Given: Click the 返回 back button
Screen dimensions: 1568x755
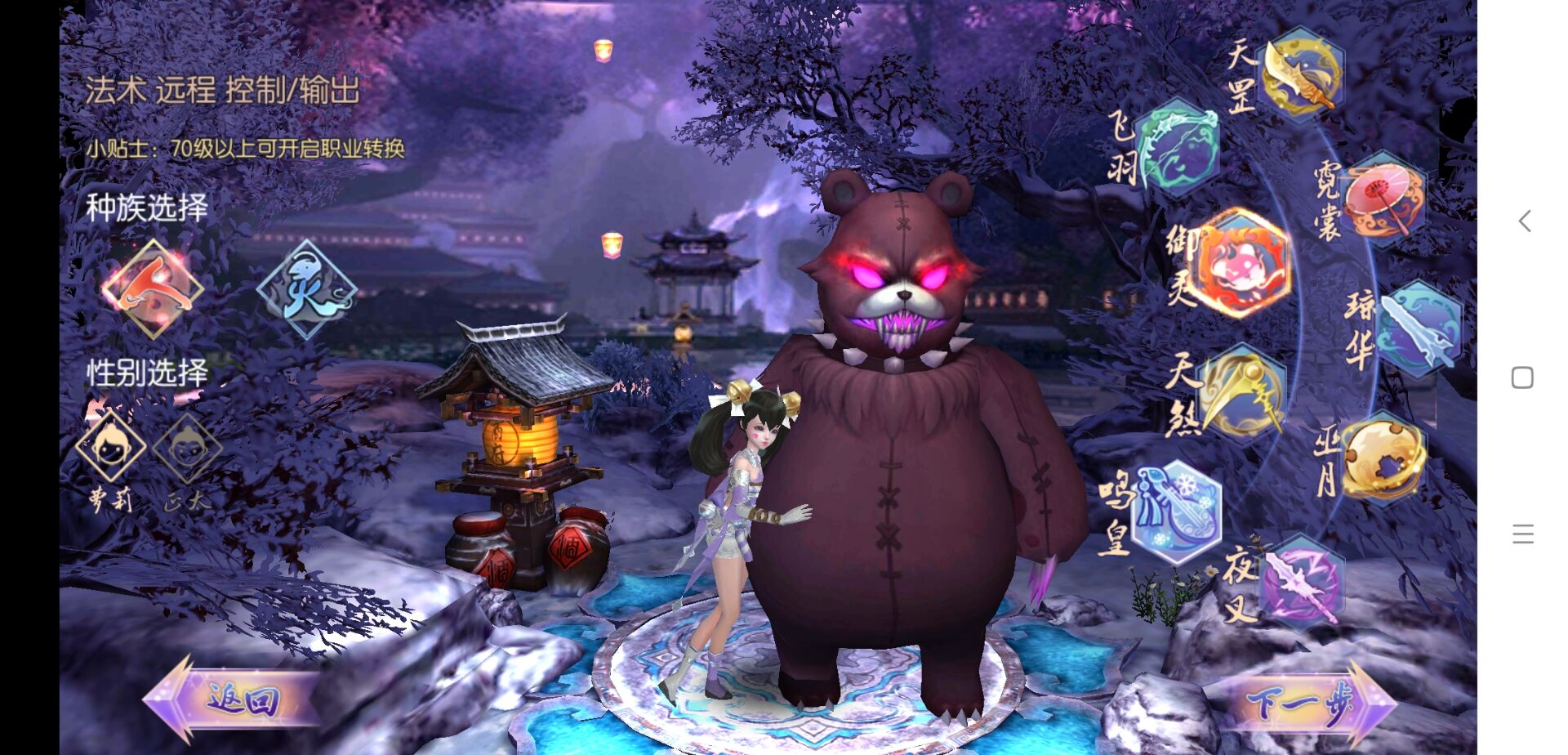Looking at the screenshot, I should (233, 700).
